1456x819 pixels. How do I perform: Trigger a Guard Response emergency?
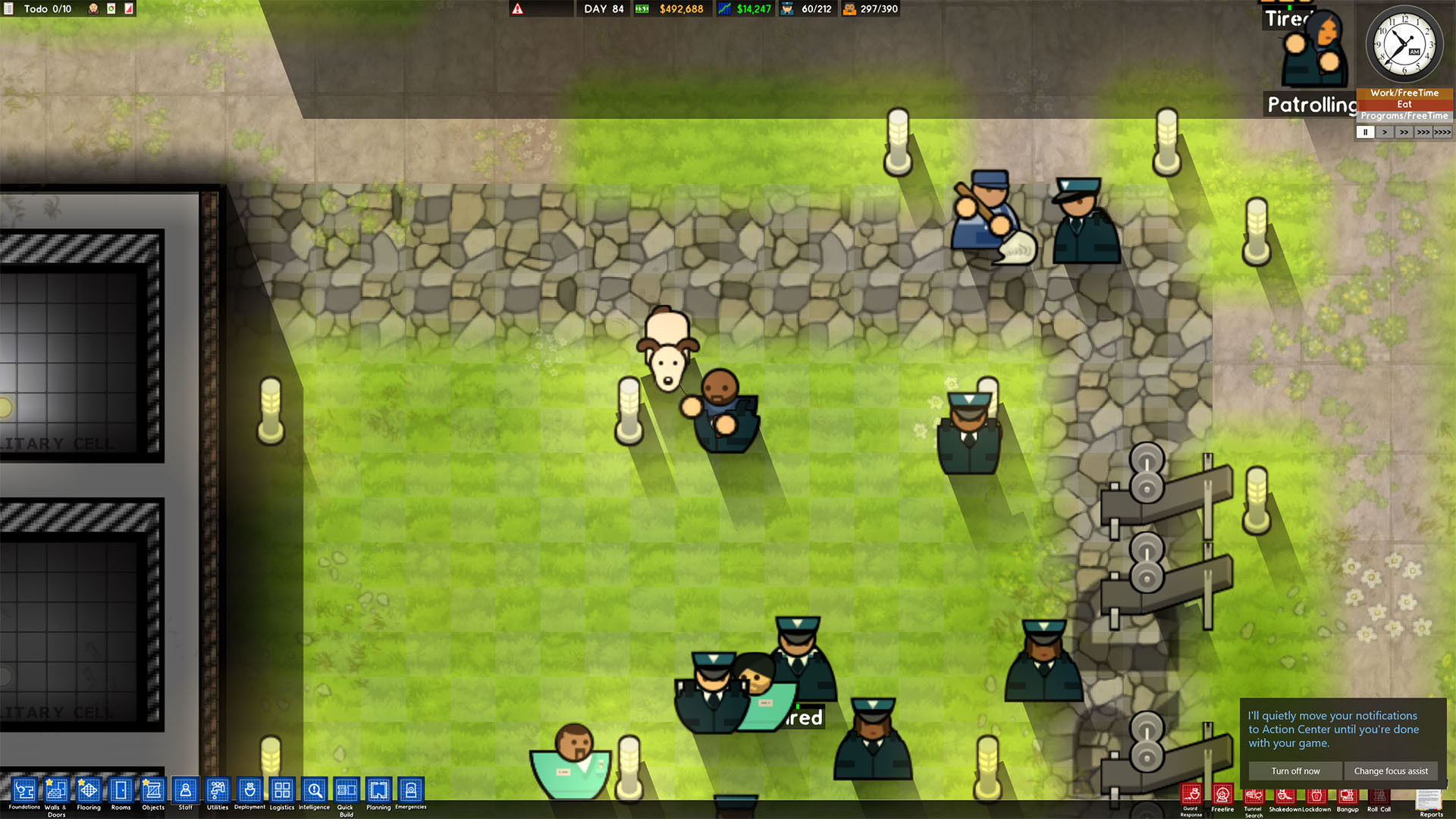click(1191, 795)
